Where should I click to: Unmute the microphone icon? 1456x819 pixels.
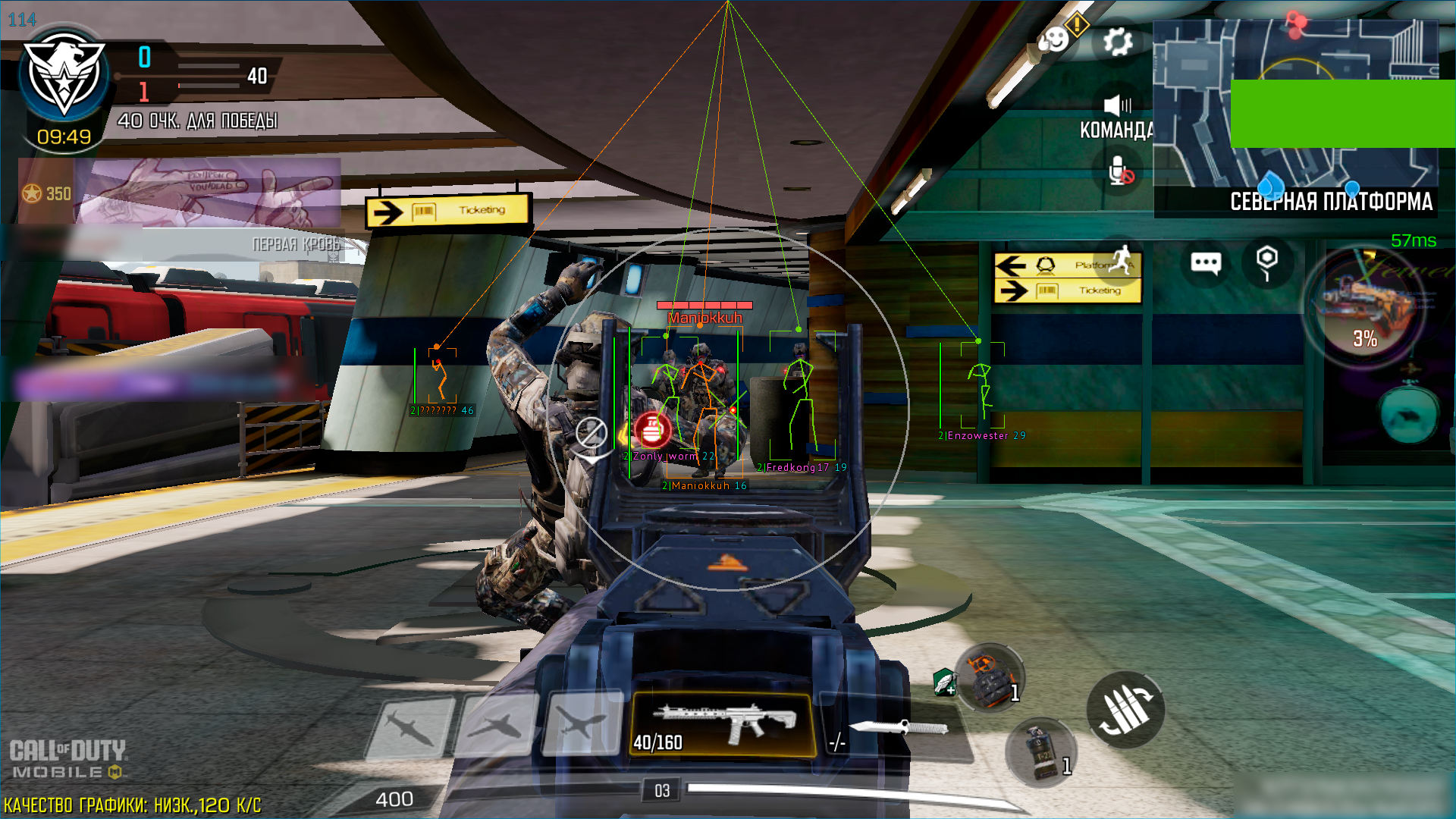1119,171
